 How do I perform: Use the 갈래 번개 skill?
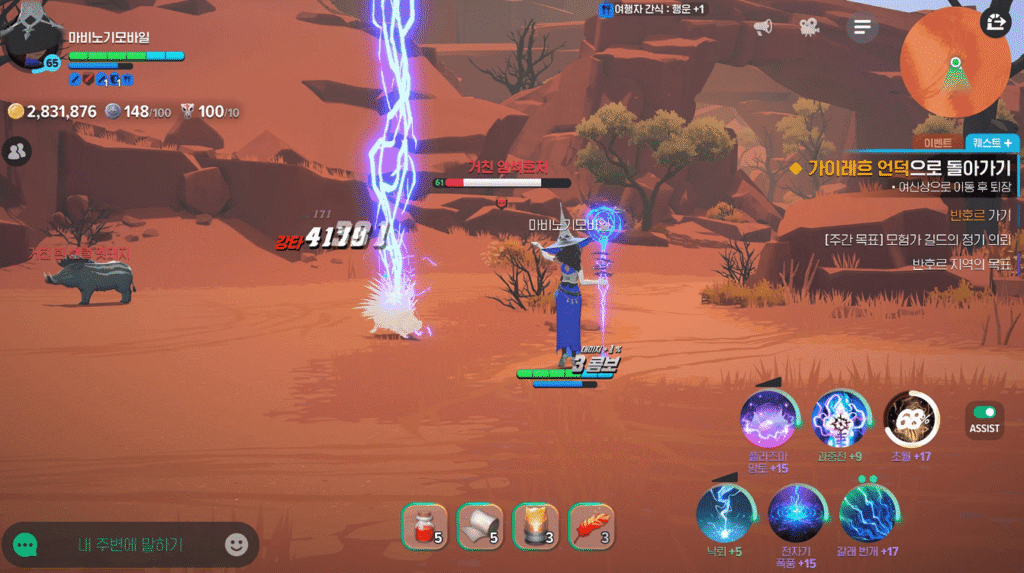[x=867, y=512]
